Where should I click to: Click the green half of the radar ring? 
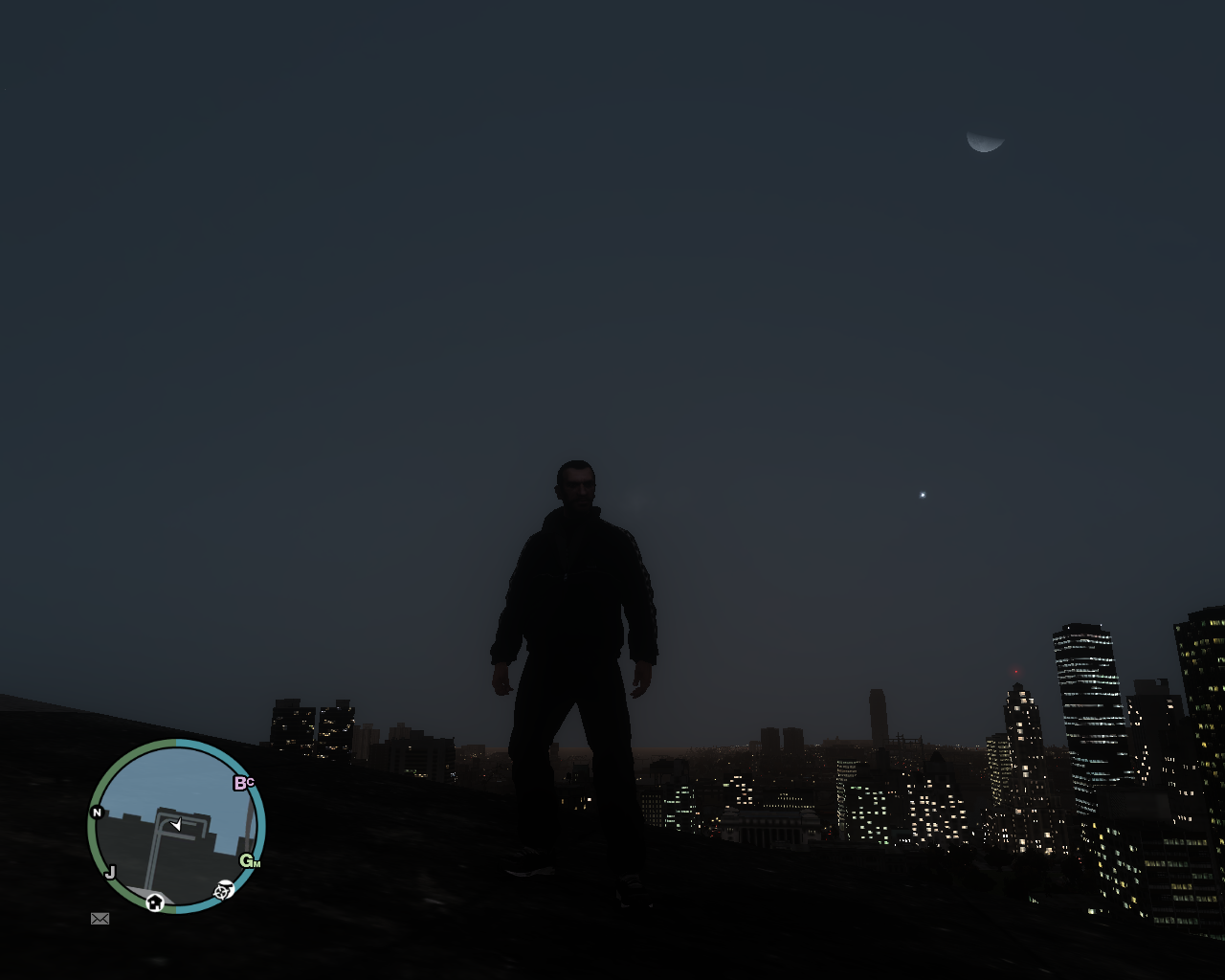click(93, 835)
